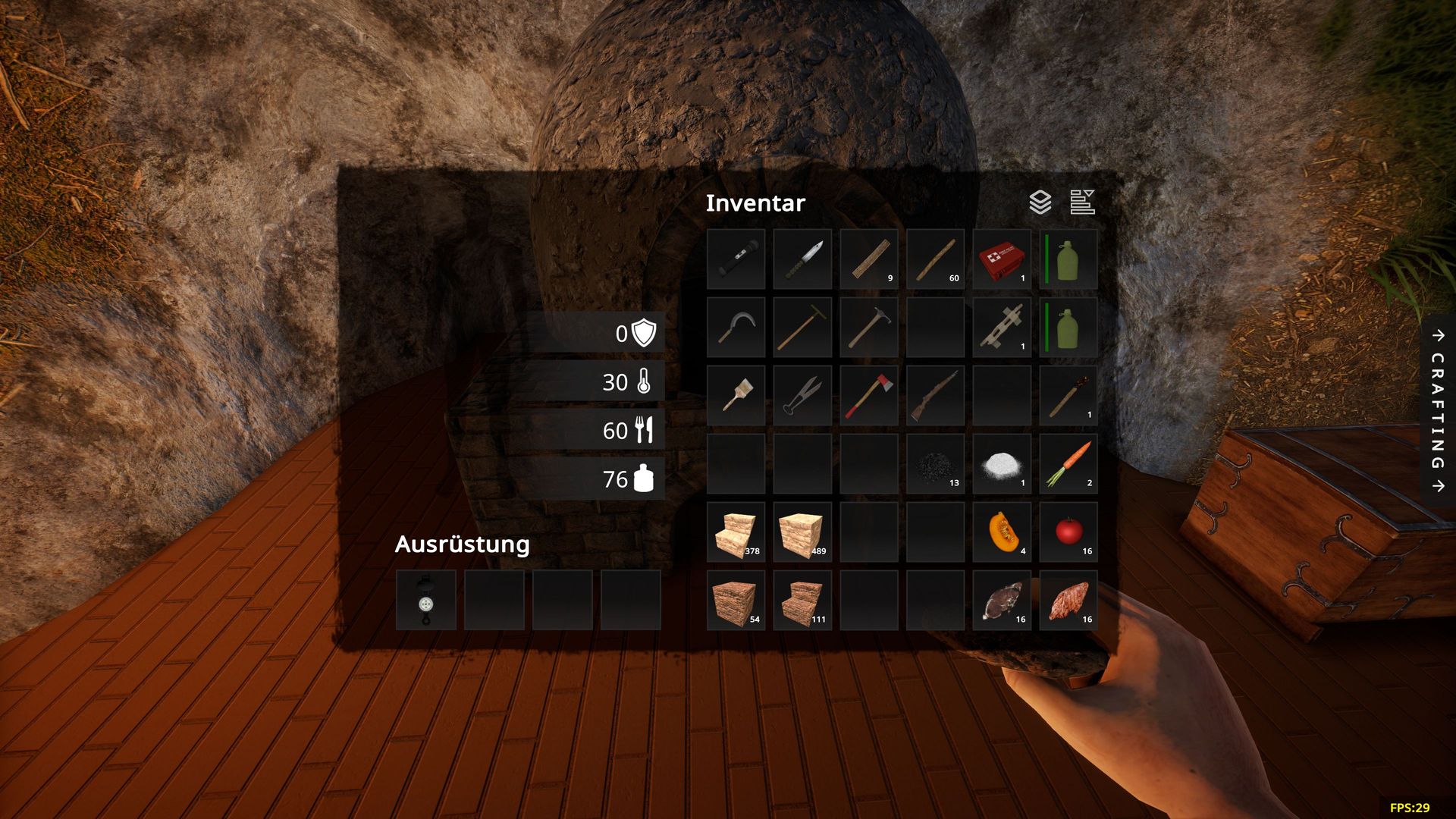This screenshot has width=1456, height=819.
Task: Pick the red-headed axe slot
Action: 869,396
